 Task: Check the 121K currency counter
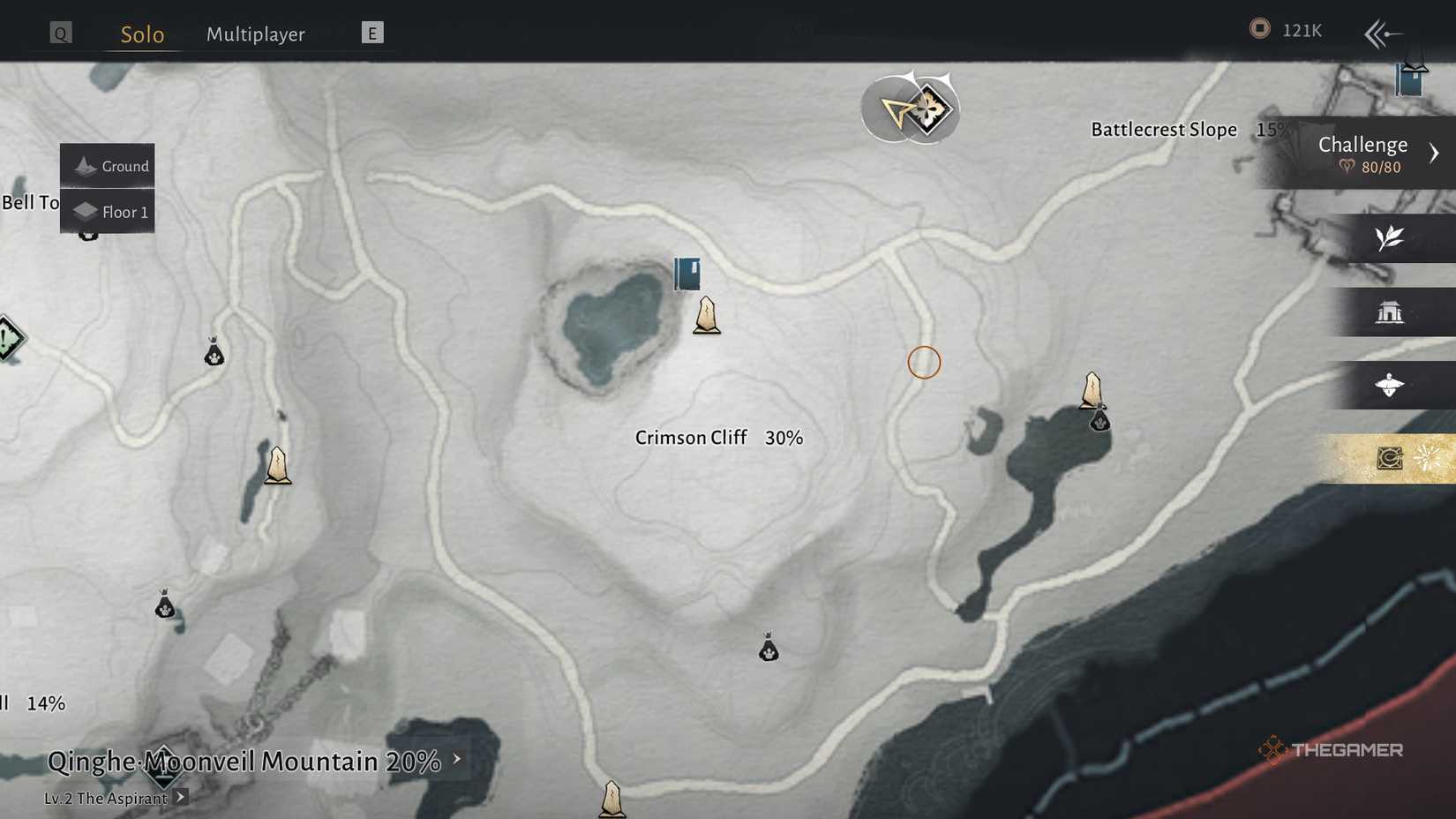(x=1286, y=29)
